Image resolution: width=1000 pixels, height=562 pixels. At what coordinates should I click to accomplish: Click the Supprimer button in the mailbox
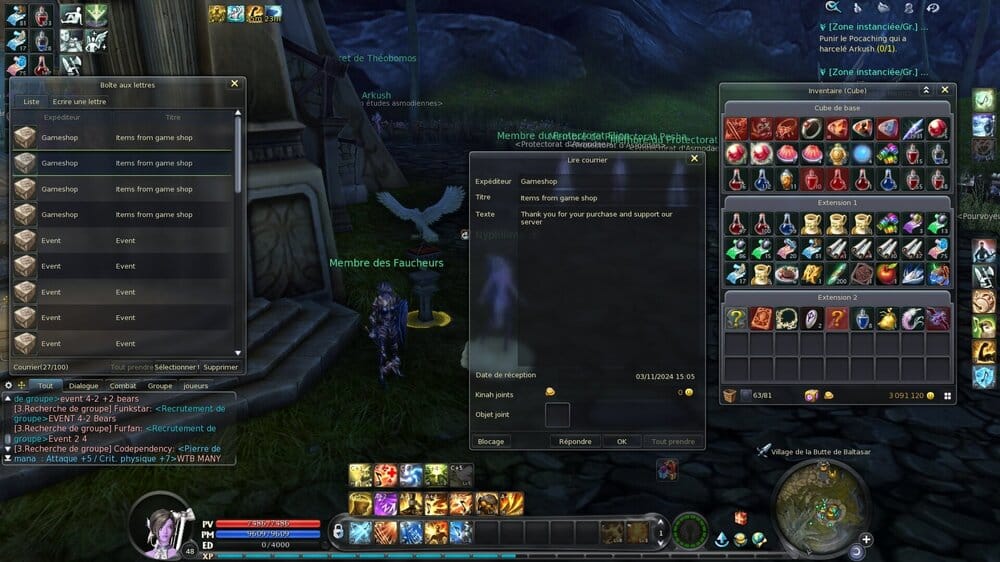221,367
